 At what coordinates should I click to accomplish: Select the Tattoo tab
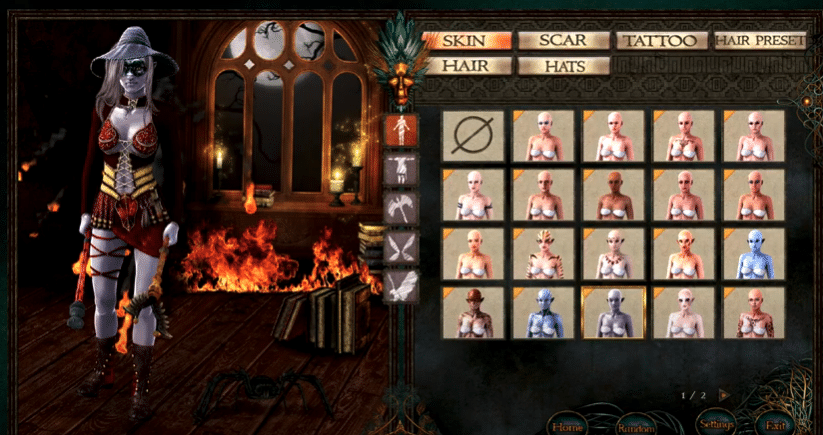tap(661, 41)
